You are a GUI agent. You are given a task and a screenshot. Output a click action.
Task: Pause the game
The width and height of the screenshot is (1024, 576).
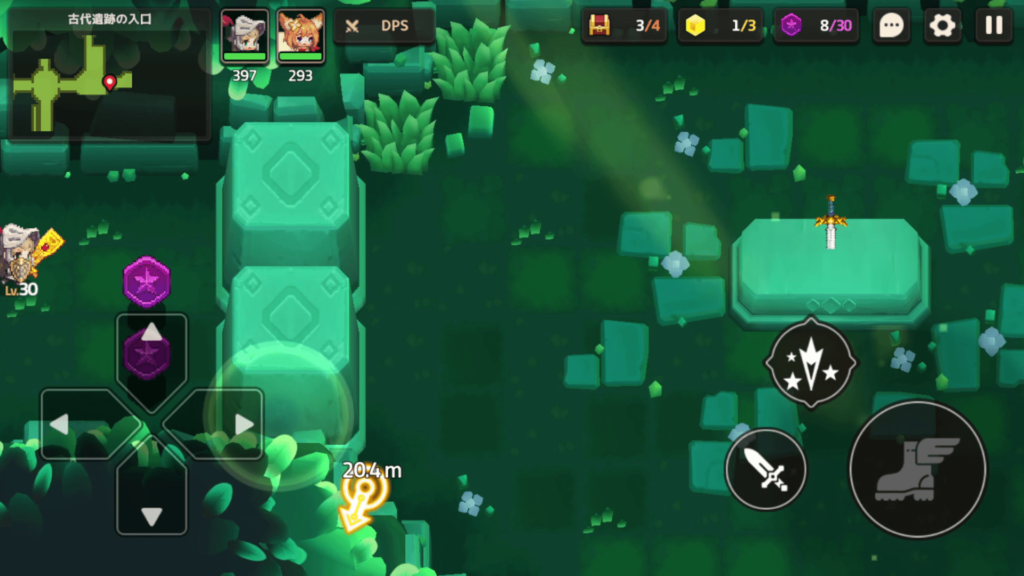pos(993,26)
